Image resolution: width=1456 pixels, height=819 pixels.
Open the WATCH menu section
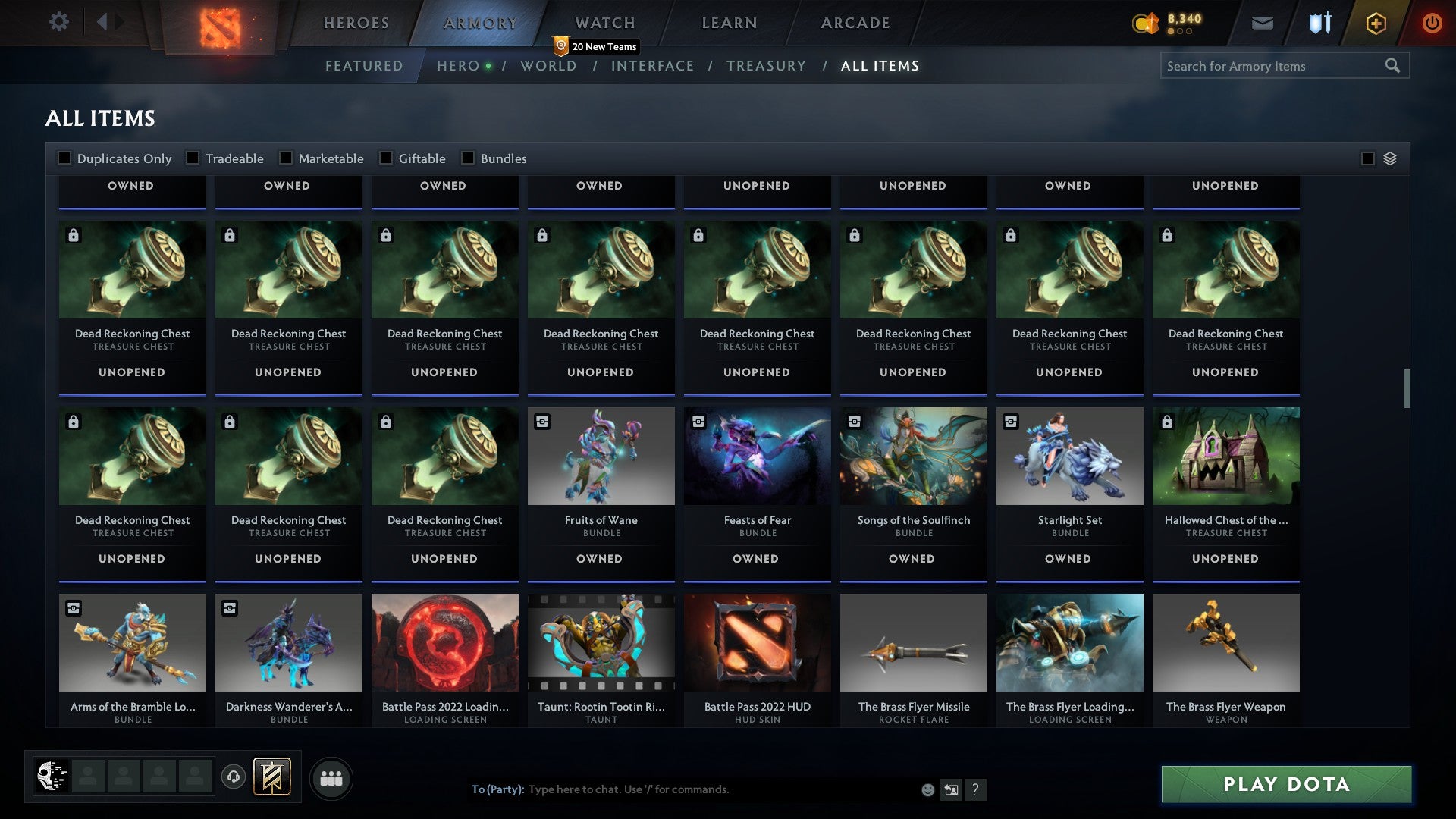[x=604, y=23]
